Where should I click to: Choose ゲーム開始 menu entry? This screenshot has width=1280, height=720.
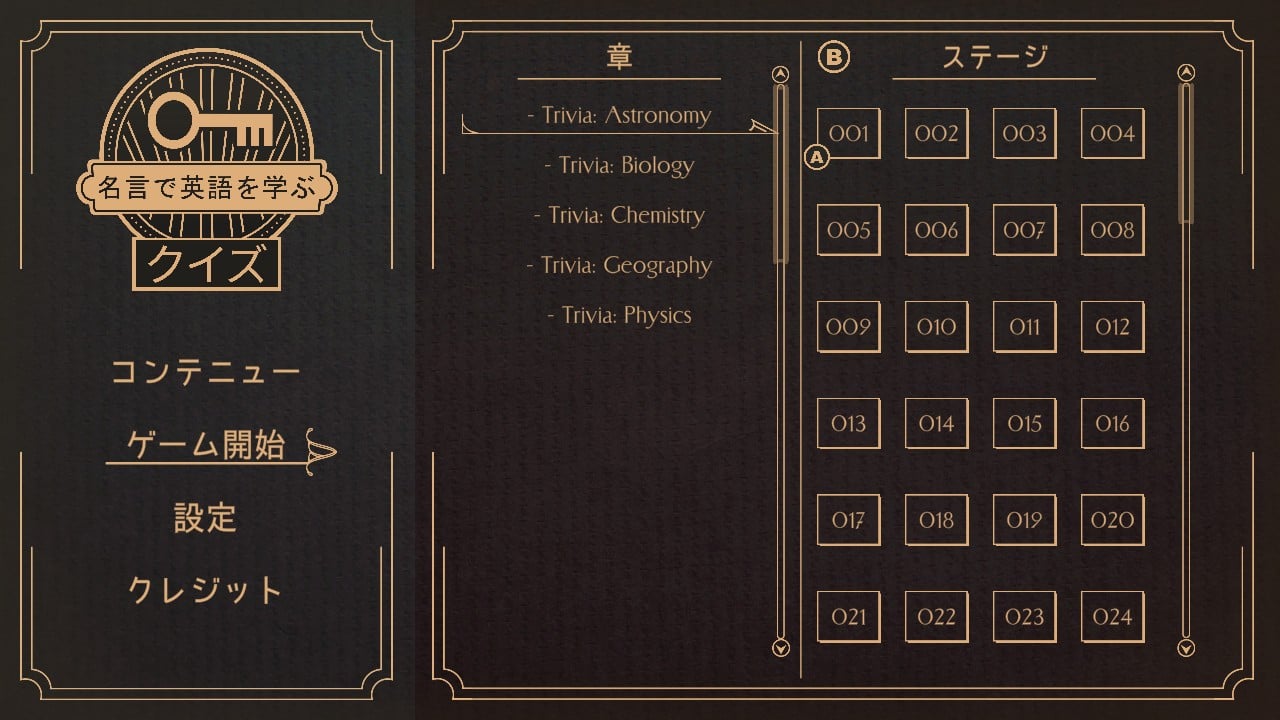point(207,445)
